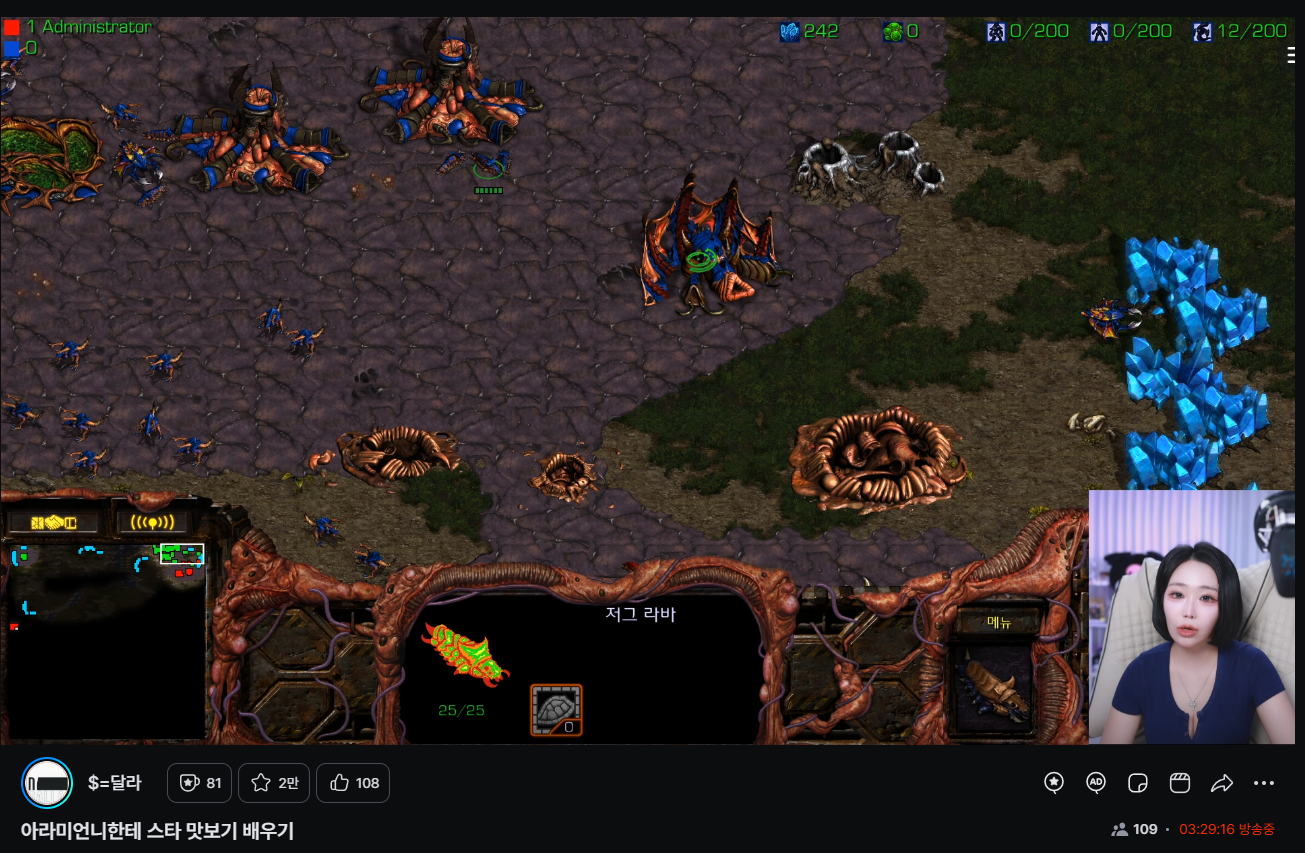This screenshot has width=1305, height=853.
Task: Open the stream's share arrow button
Action: click(1221, 783)
